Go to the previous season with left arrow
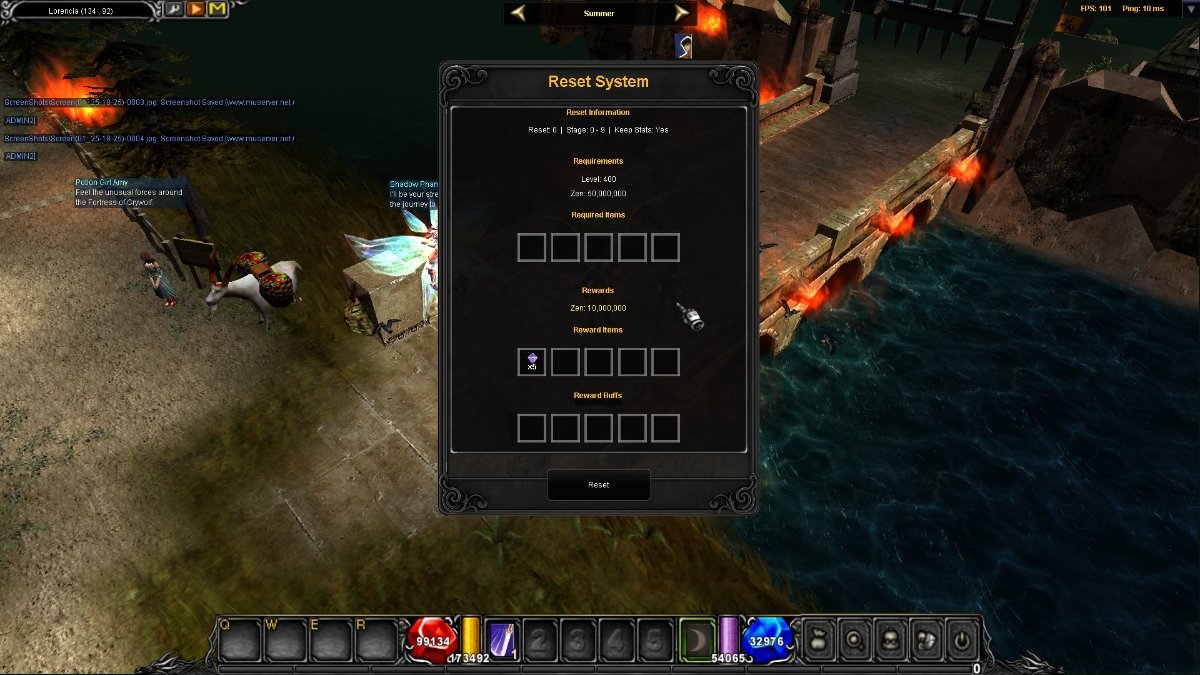1200x675 pixels. (518, 13)
